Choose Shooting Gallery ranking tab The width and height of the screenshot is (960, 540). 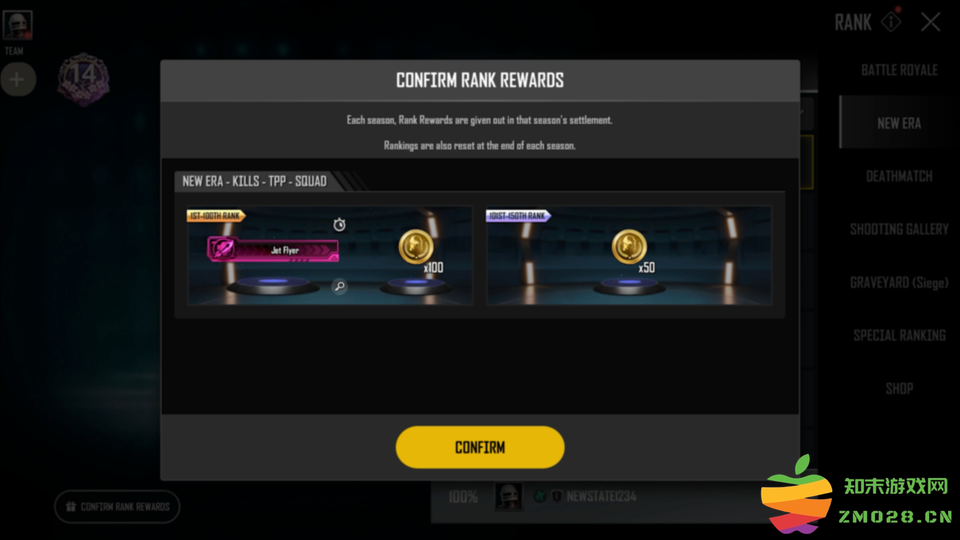[899, 229]
